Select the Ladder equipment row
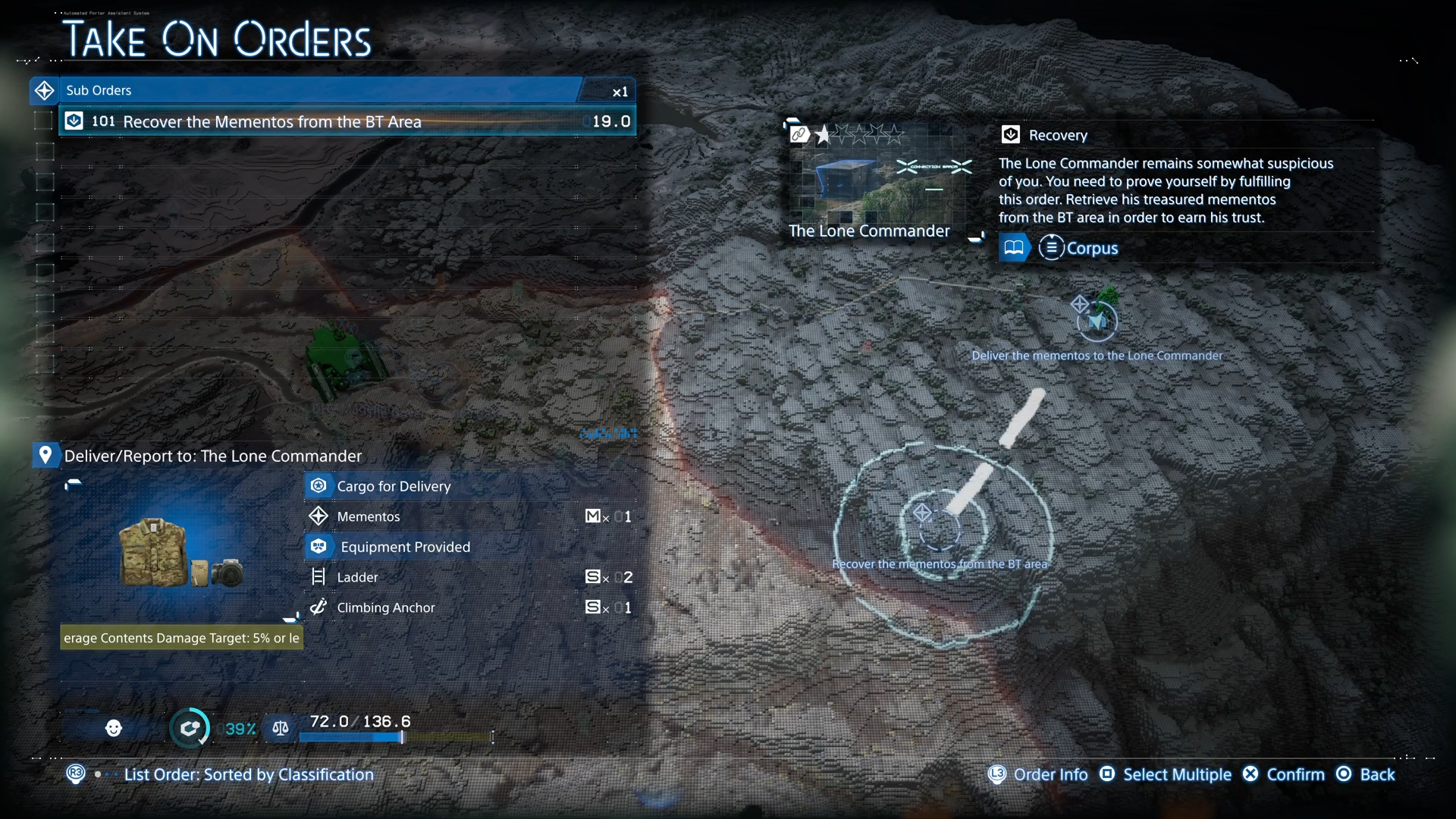Viewport: 1456px width, 819px height. [470, 577]
